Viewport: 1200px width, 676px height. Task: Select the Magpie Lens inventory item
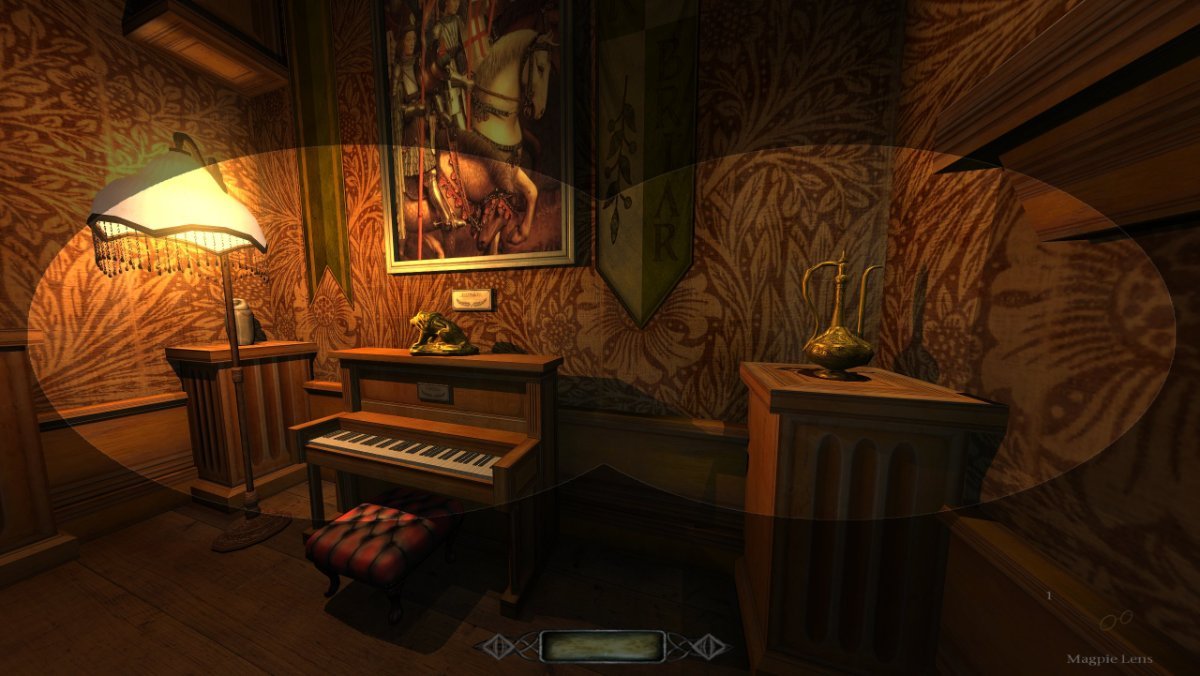point(1115,621)
